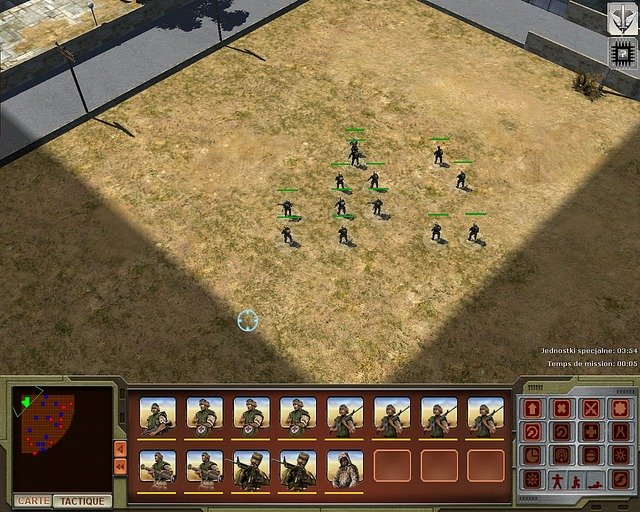Screen dimensions: 640x512
Task: Activate the crossed swords attack command
Action: point(591,409)
